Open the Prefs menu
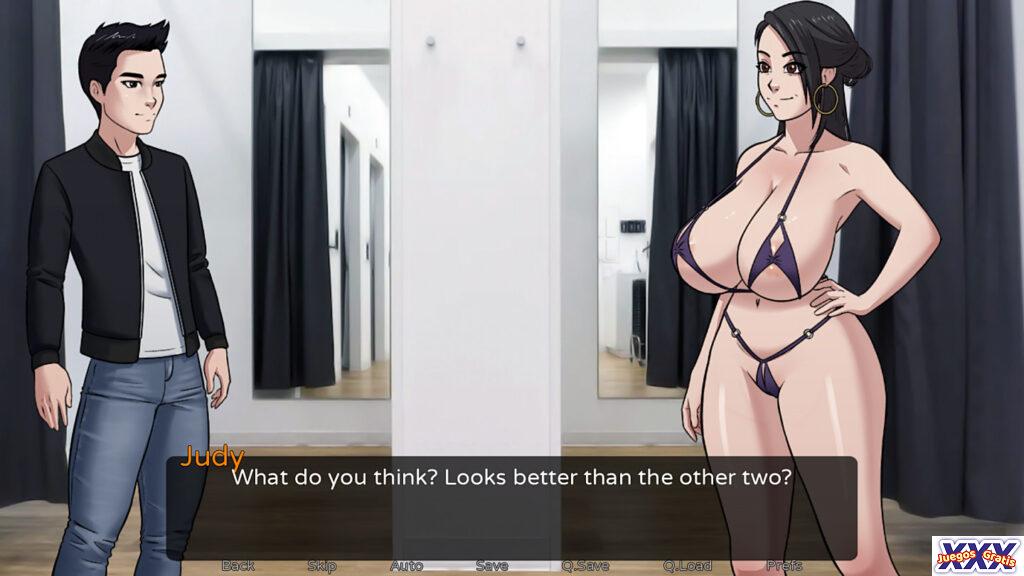This screenshot has height=576, width=1024. pos(784,565)
